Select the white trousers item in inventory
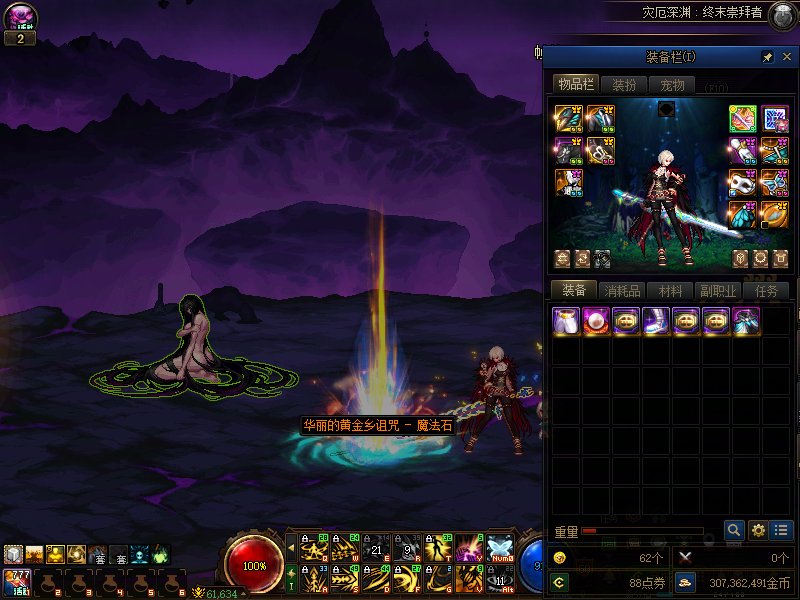The image size is (800, 600). pos(567,321)
